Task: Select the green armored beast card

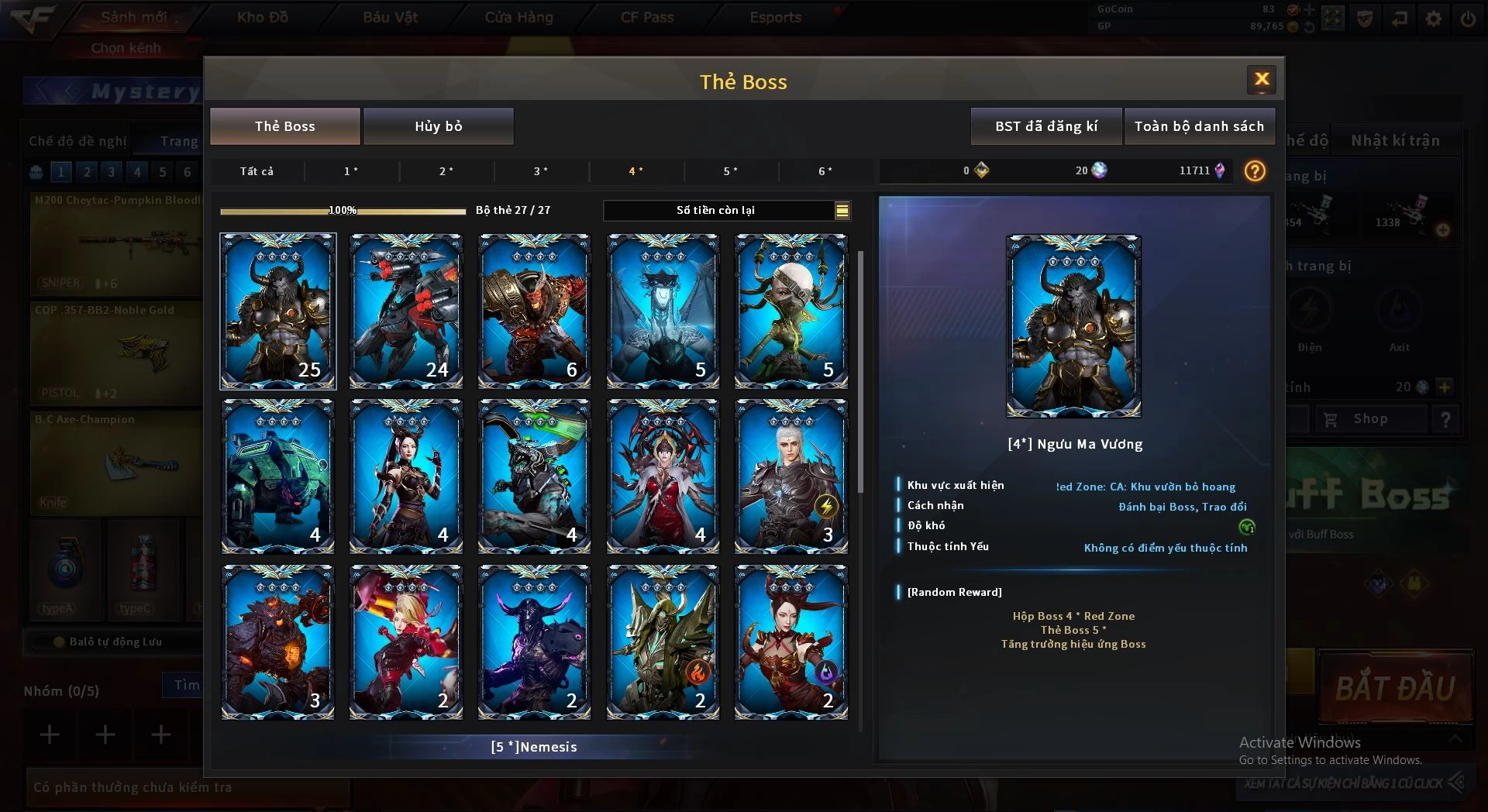Action: click(x=277, y=476)
